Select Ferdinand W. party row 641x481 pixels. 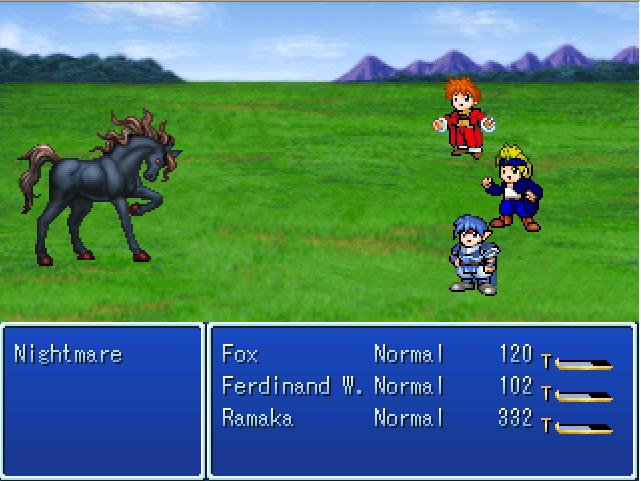291,386
